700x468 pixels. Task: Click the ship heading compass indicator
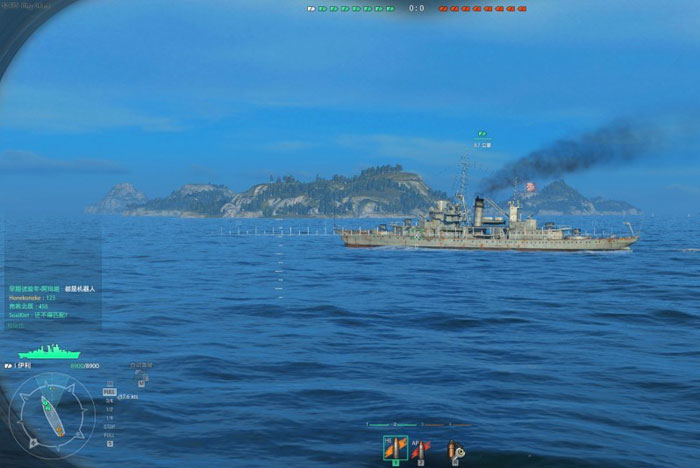click(x=52, y=416)
